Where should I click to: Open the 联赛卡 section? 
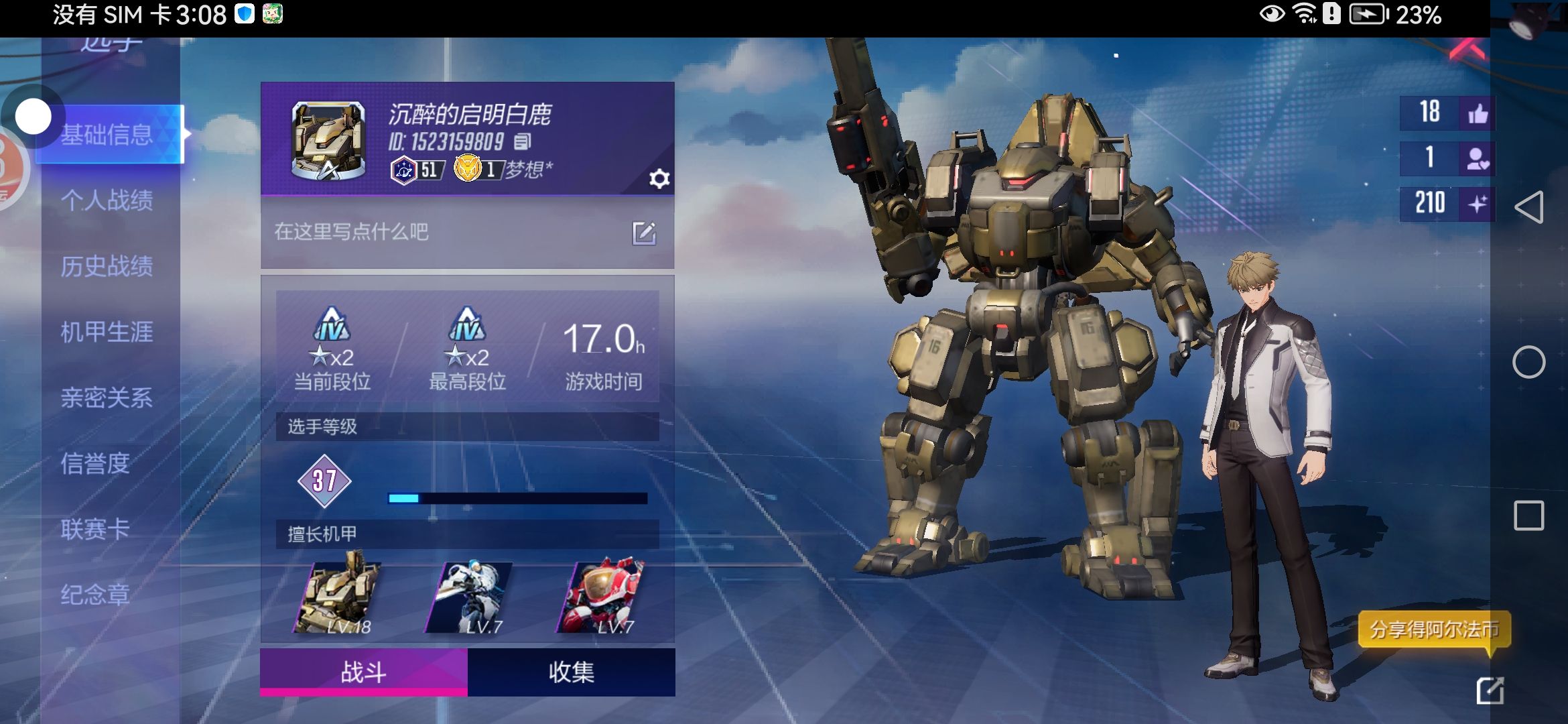[x=95, y=529]
